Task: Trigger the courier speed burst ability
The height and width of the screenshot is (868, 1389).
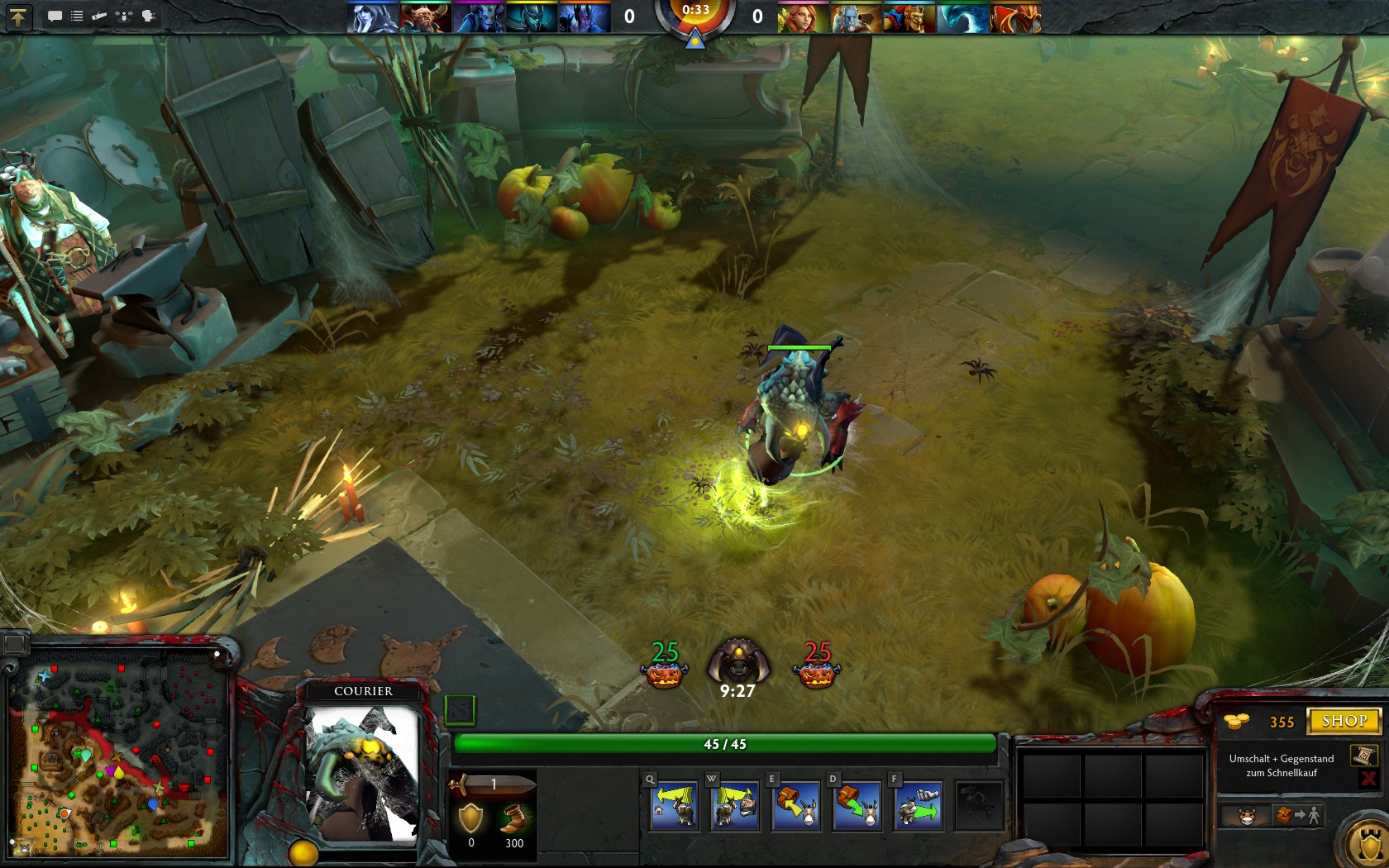Action: coord(918,806)
